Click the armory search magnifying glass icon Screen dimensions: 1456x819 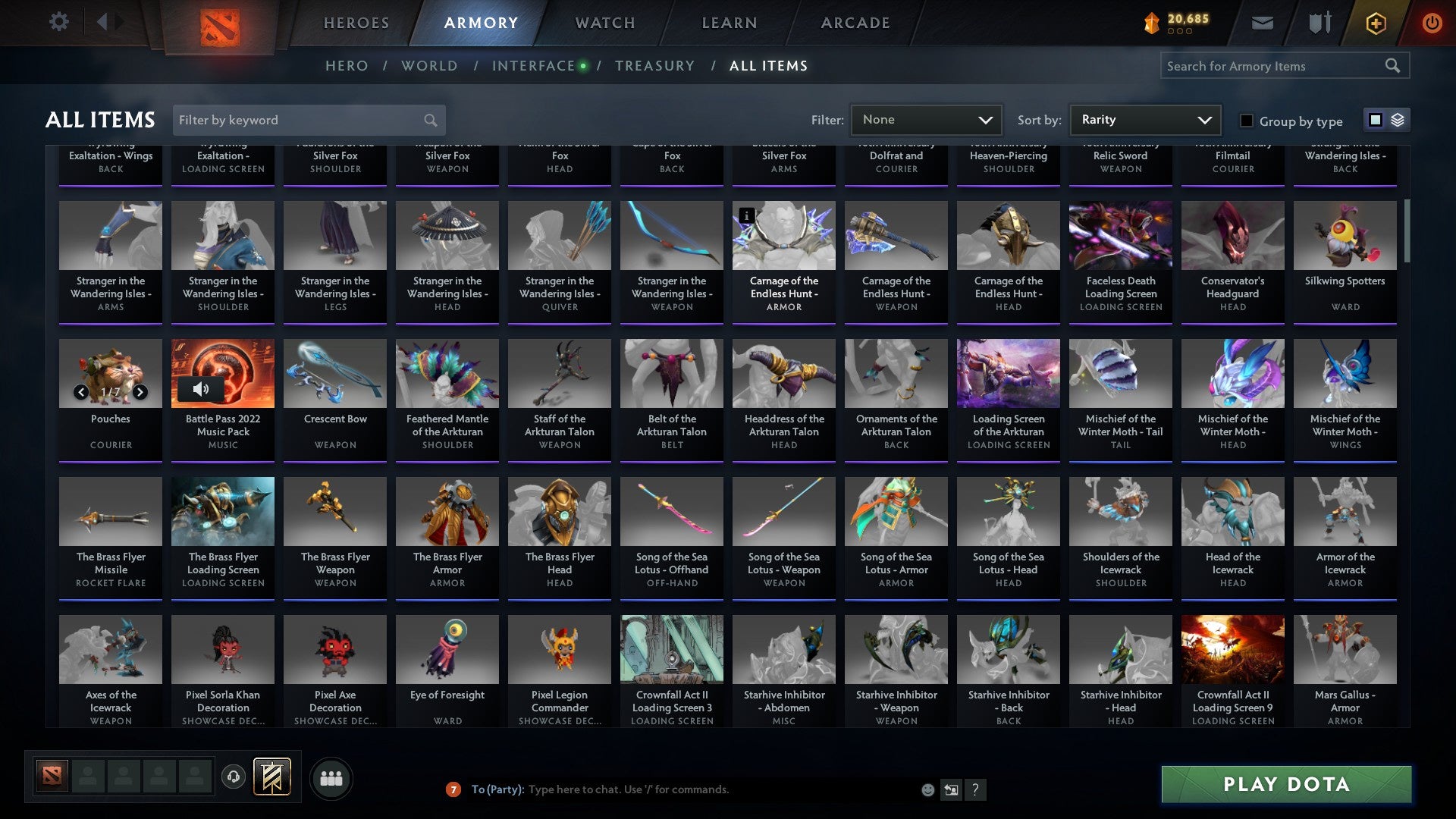1394,66
